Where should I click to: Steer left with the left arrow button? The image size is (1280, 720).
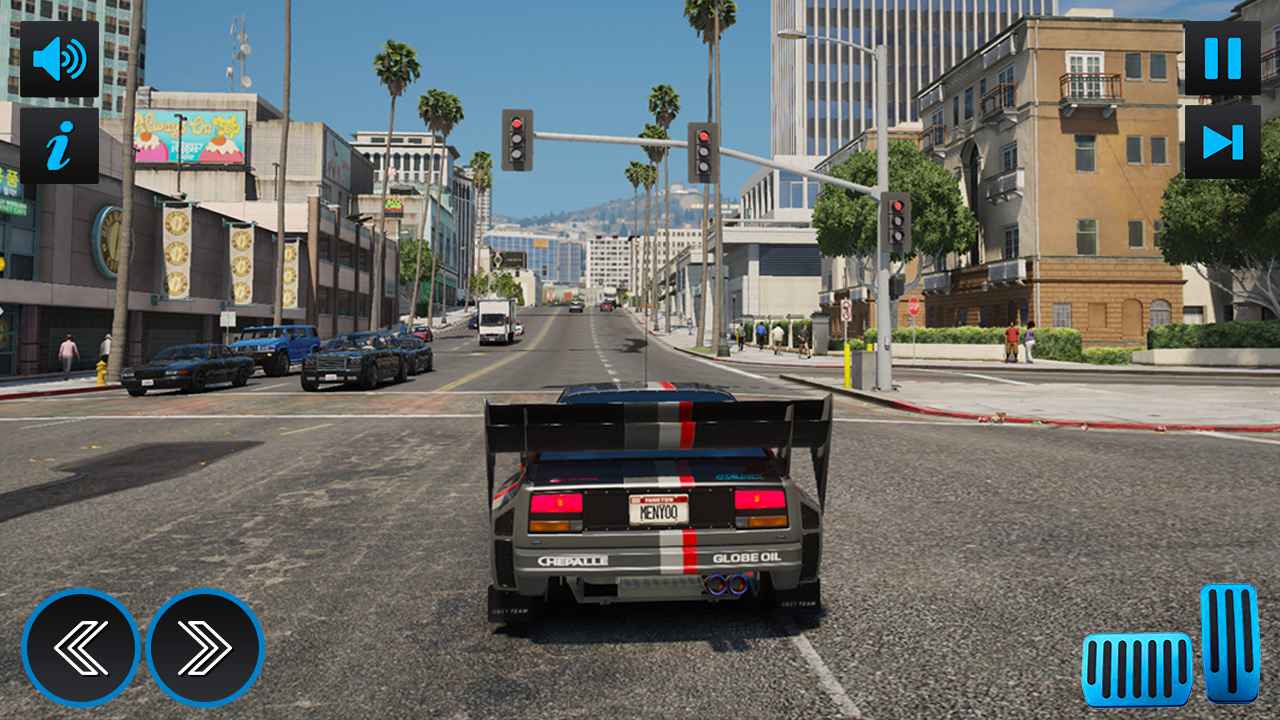coord(81,648)
